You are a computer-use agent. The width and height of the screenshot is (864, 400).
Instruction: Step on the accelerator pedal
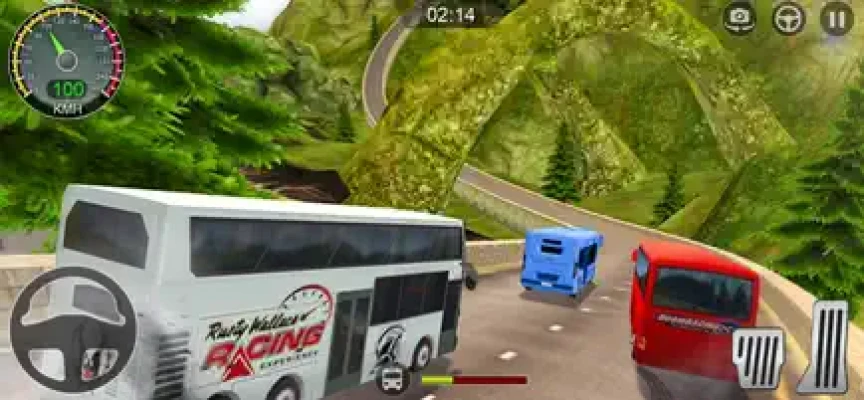pyautogui.click(x=827, y=346)
